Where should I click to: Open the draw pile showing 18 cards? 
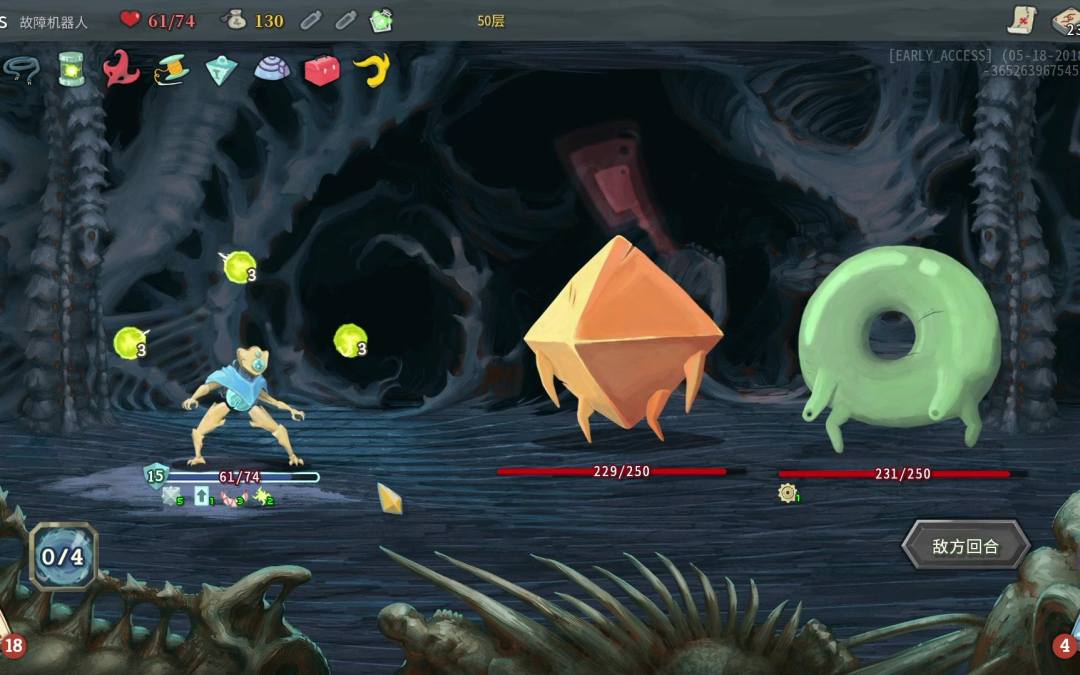[12, 645]
